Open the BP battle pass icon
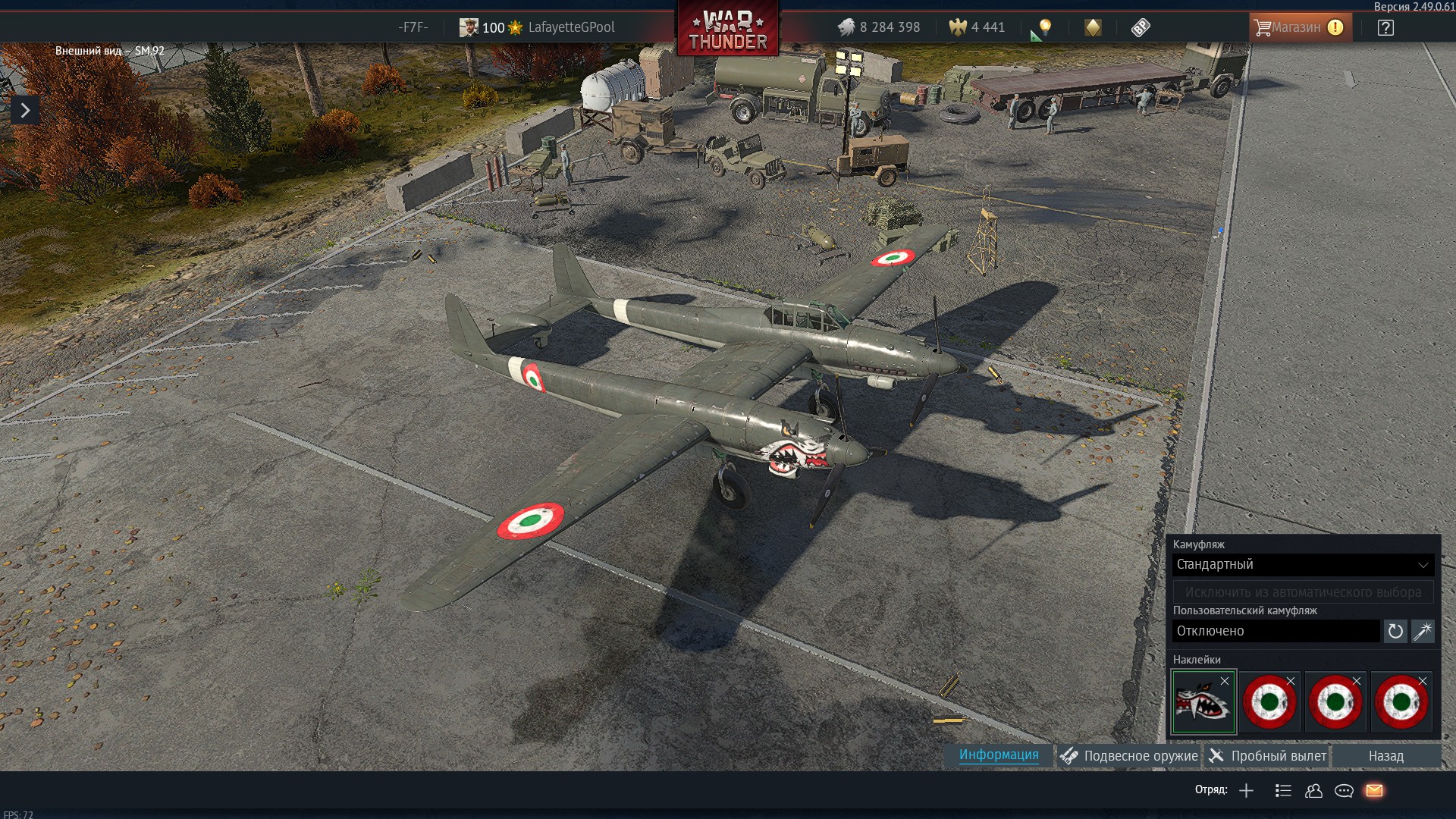 pyautogui.click(x=1141, y=28)
